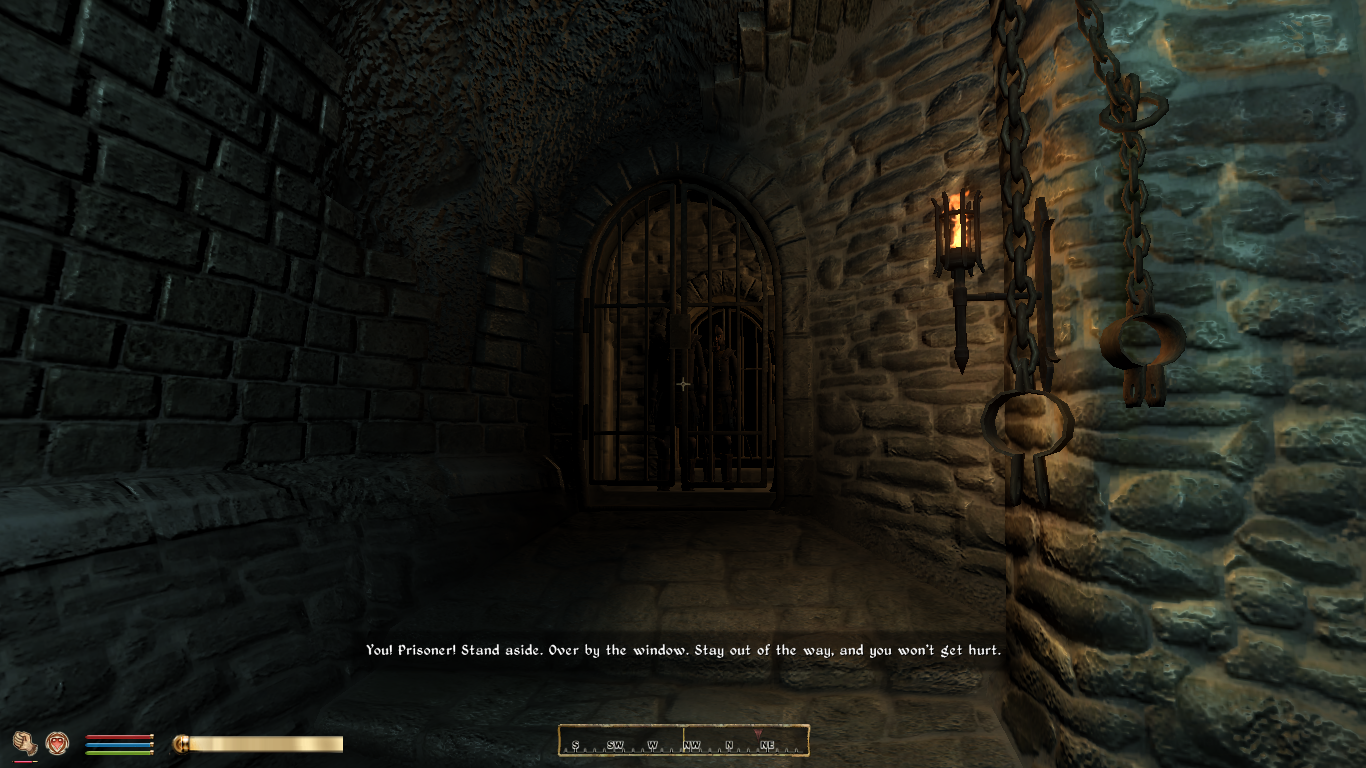
Task: Select the red quest marker on compass
Action: [756, 733]
